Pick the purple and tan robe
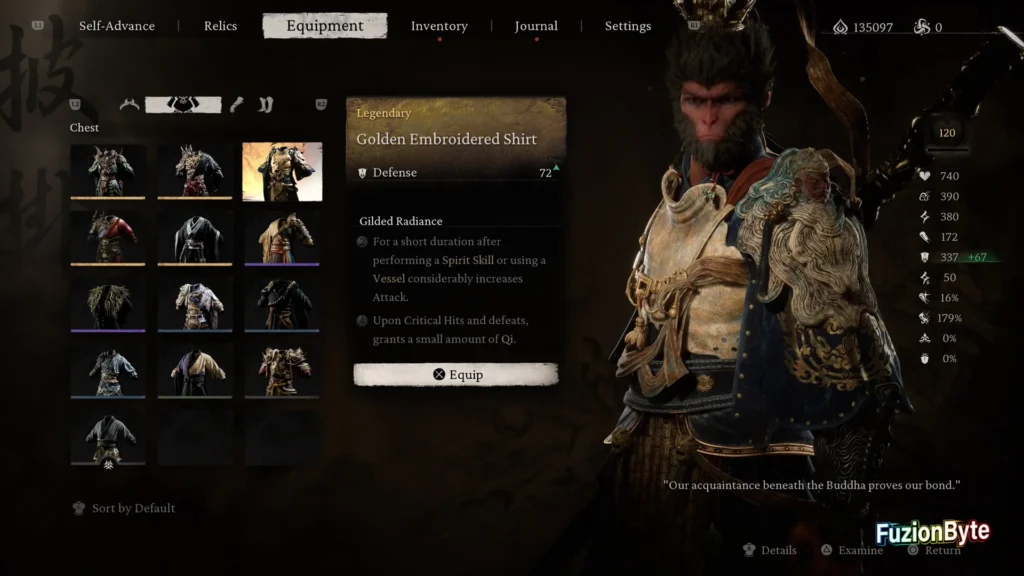Image resolution: width=1024 pixels, height=576 pixels. (195, 370)
